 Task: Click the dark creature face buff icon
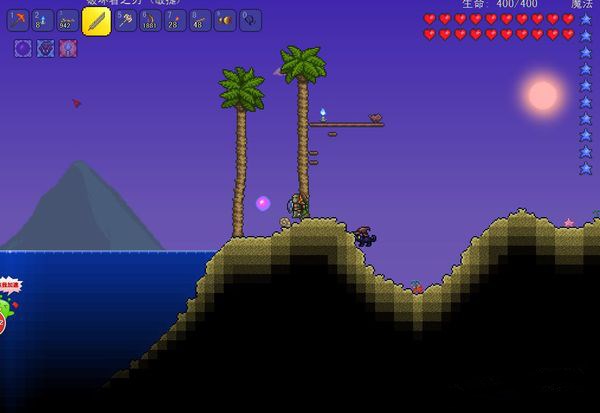pos(45,47)
